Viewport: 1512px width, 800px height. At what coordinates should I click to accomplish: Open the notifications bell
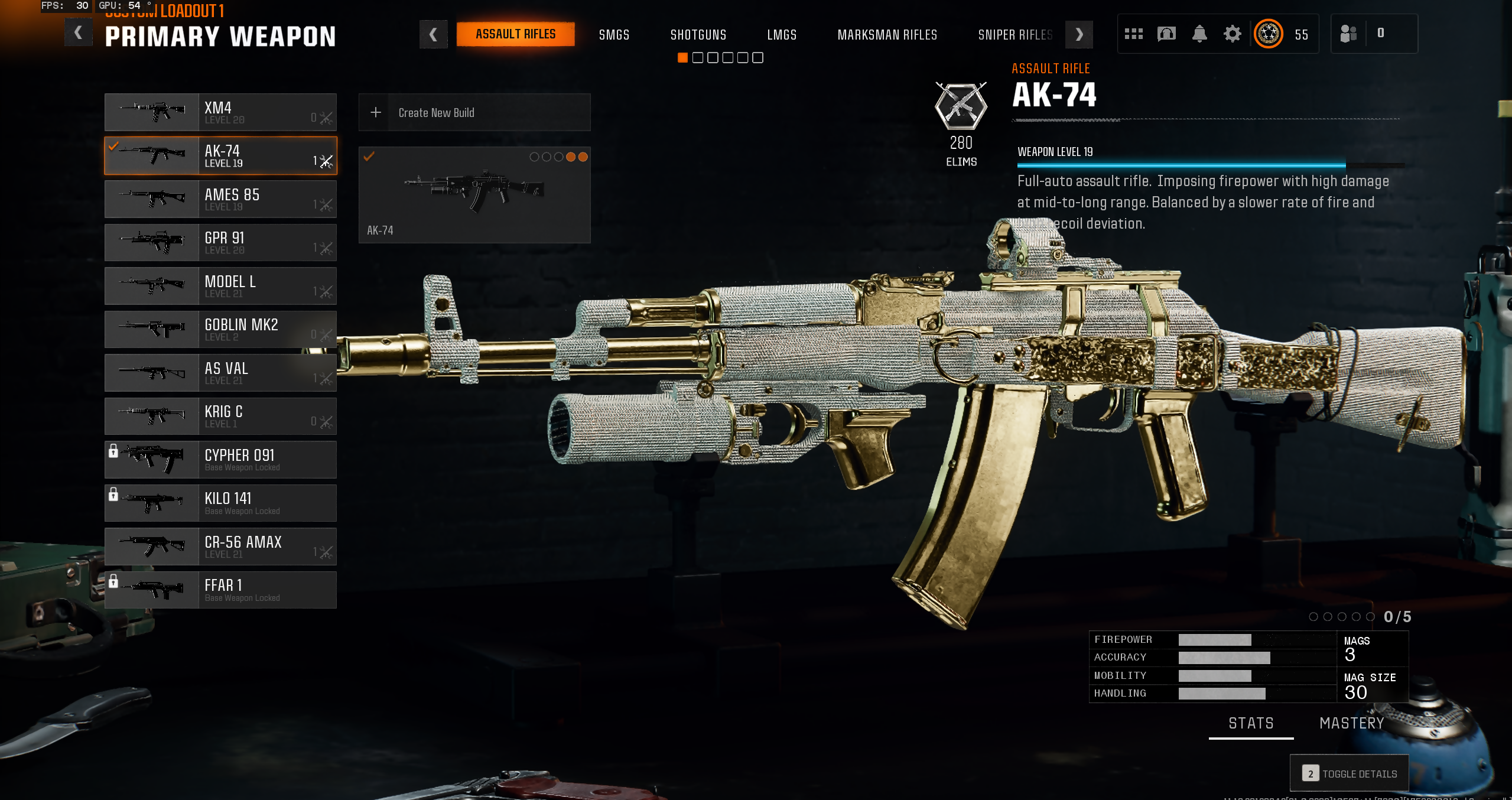click(x=1199, y=34)
